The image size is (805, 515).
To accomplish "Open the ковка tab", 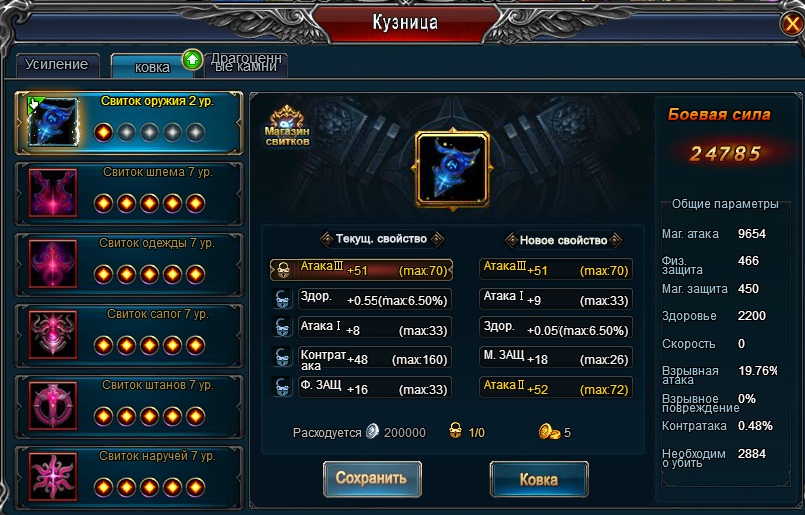I will pos(153,67).
